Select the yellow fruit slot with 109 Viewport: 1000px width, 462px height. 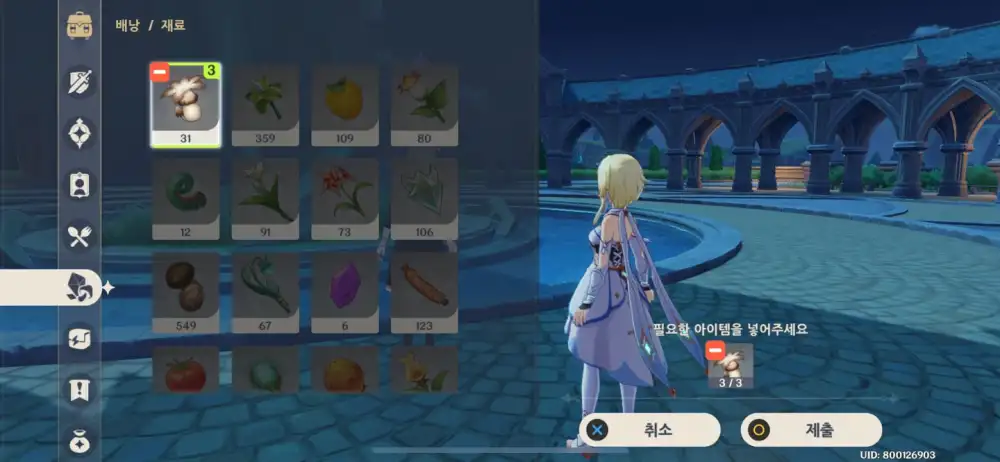tap(345, 106)
